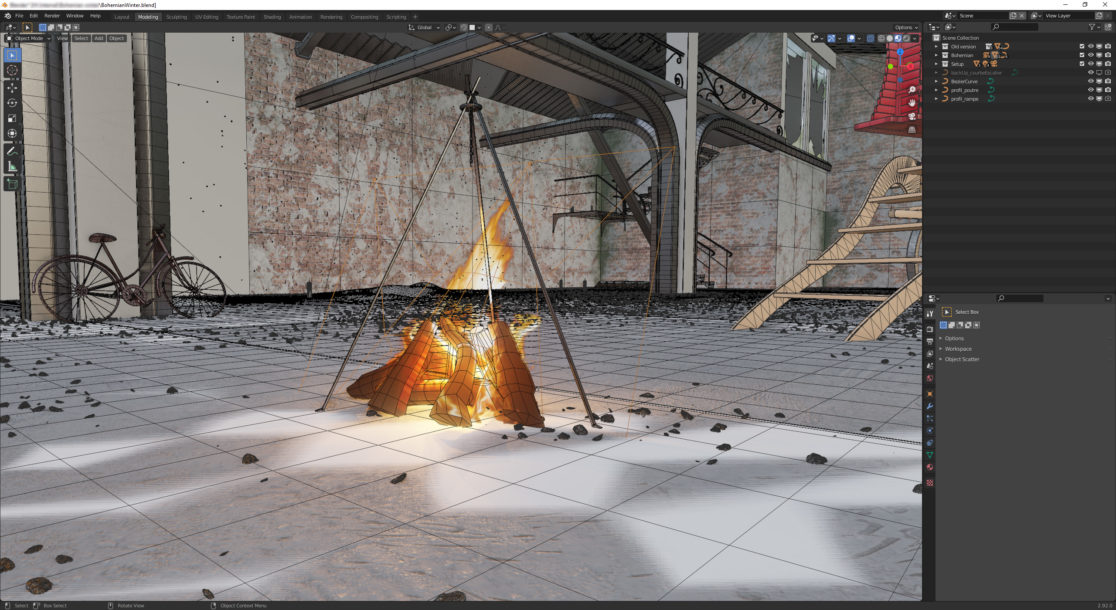Switch to the Sculpting workspace tab
The height and width of the screenshot is (610, 1116).
[x=176, y=17]
